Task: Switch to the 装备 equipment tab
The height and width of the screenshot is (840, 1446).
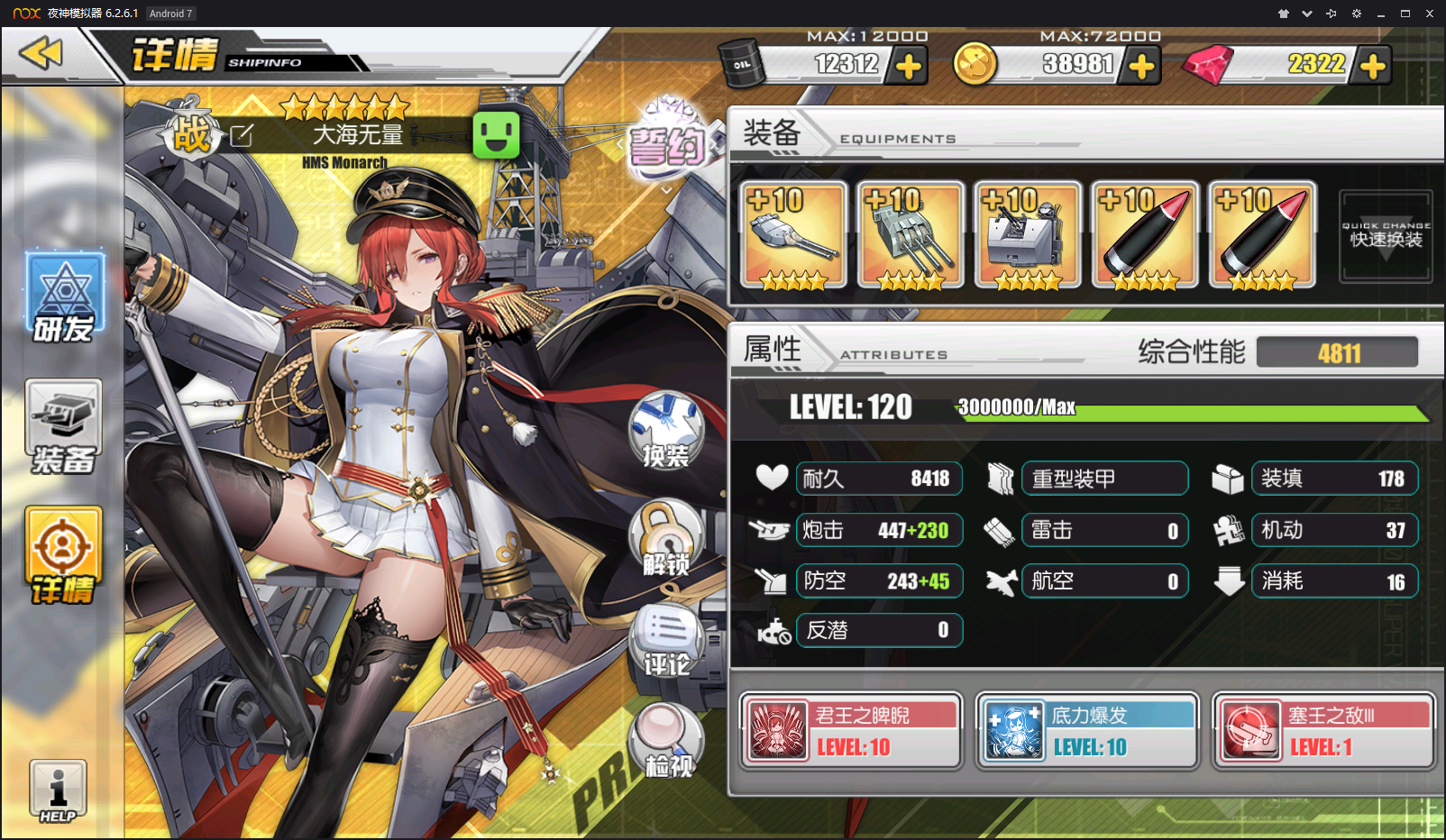Action: point(63,427)
